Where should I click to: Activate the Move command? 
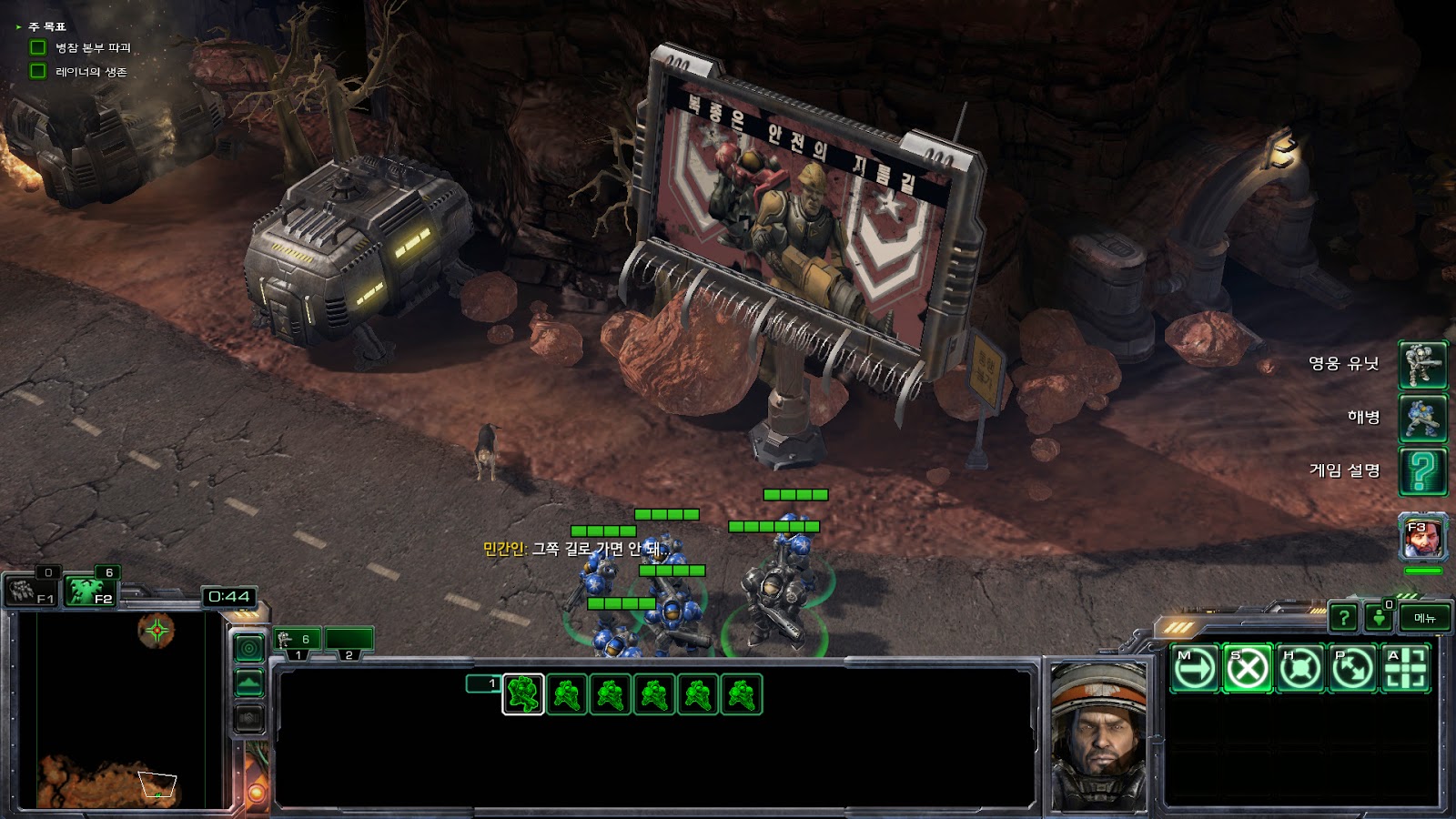click(x=1194, y=670)
